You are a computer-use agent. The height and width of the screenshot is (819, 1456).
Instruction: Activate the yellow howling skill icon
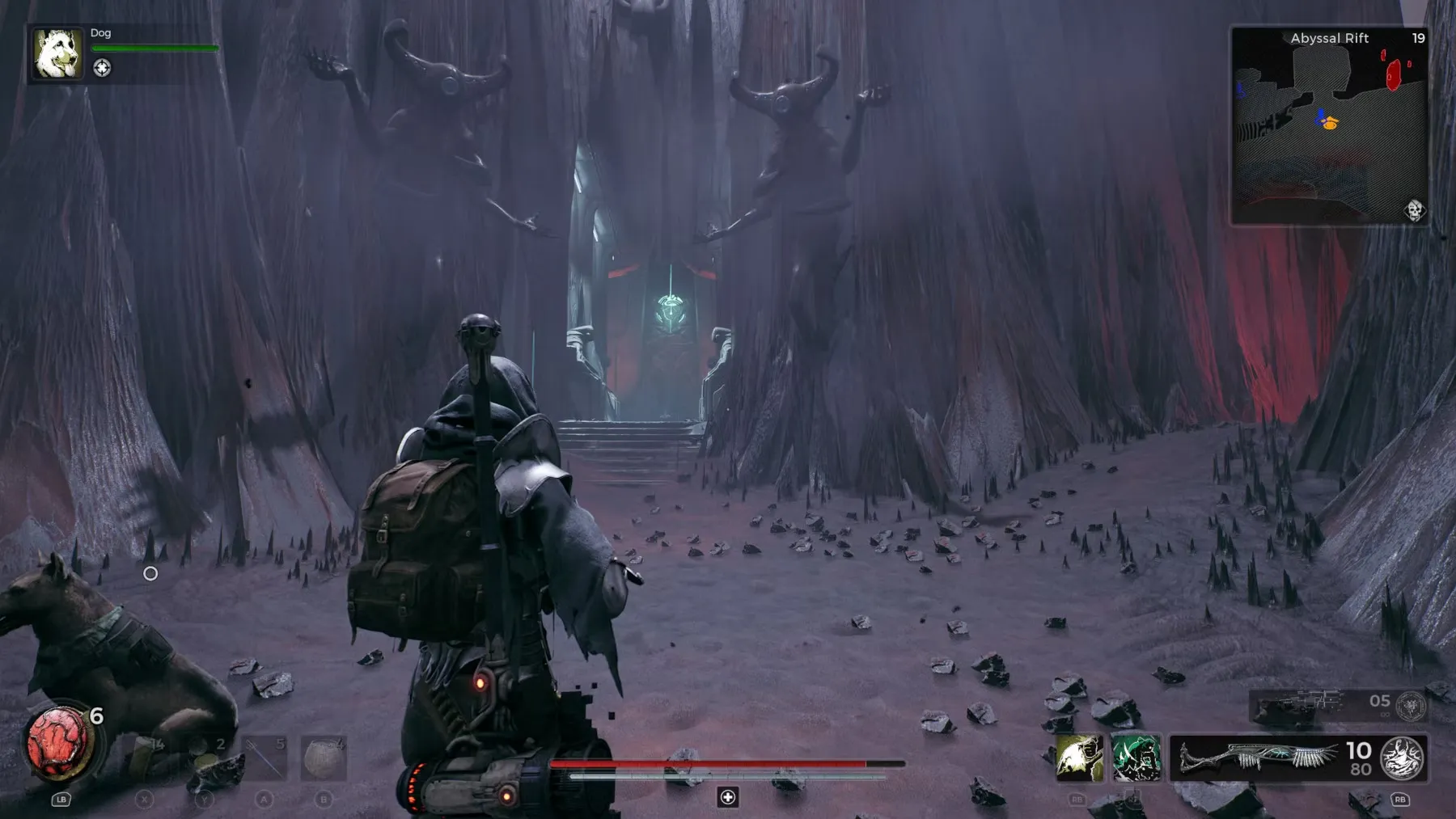(1079, 758)
